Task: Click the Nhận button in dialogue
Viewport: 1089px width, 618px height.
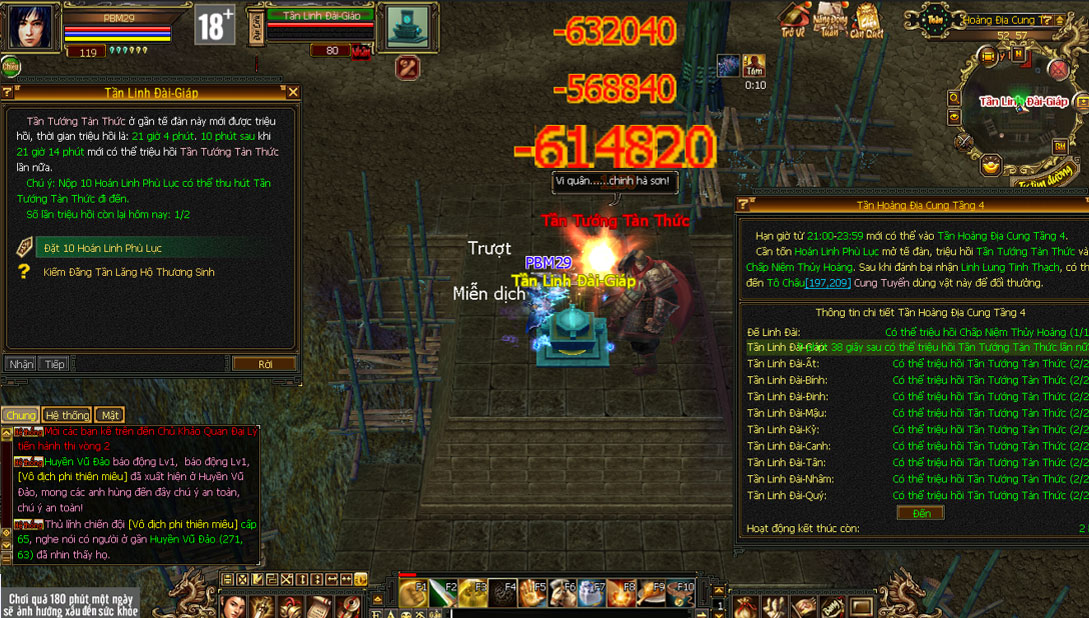Action: click(x=21, y=364)
